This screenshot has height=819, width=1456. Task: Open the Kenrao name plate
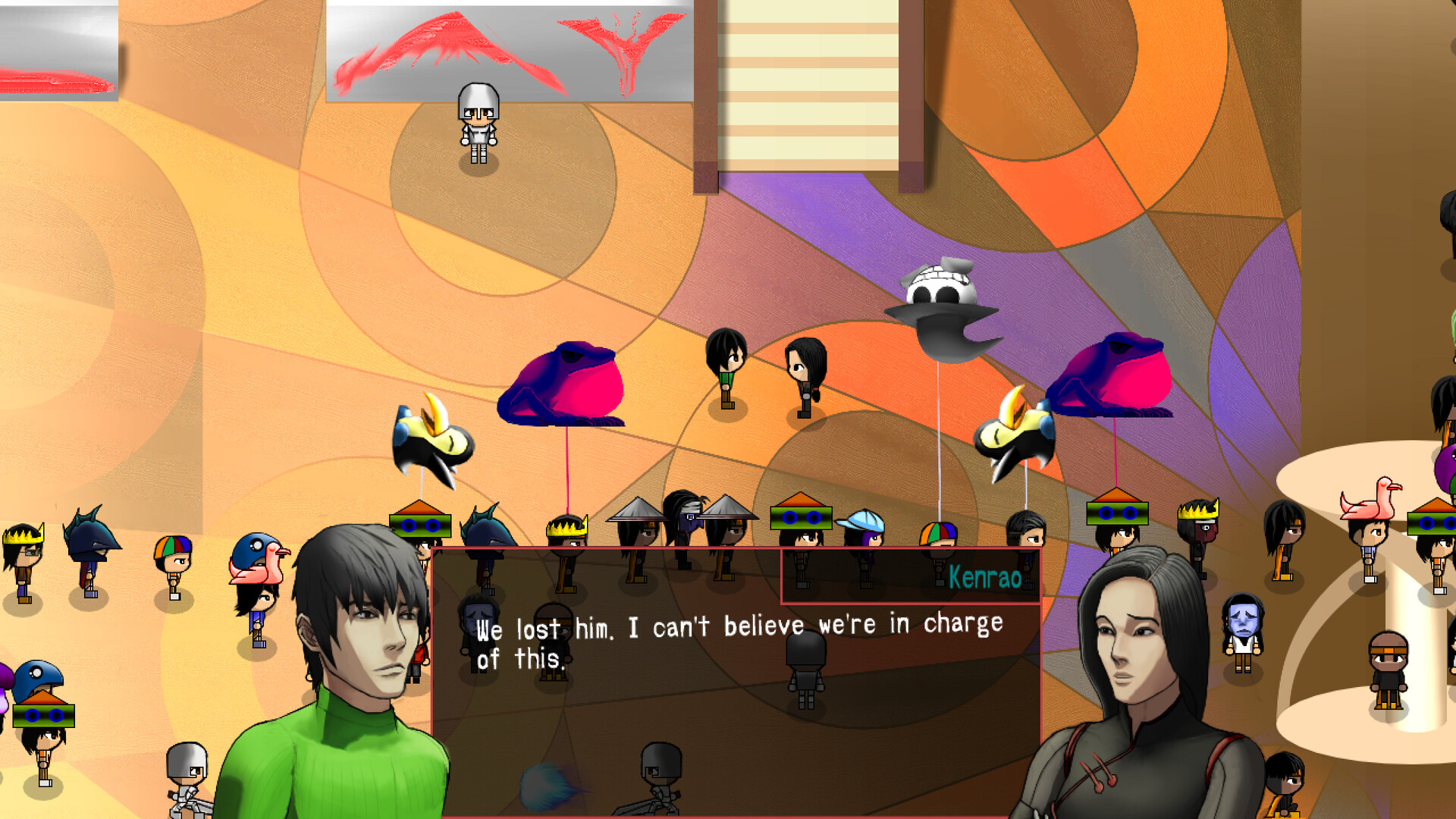tap(984, 579)
